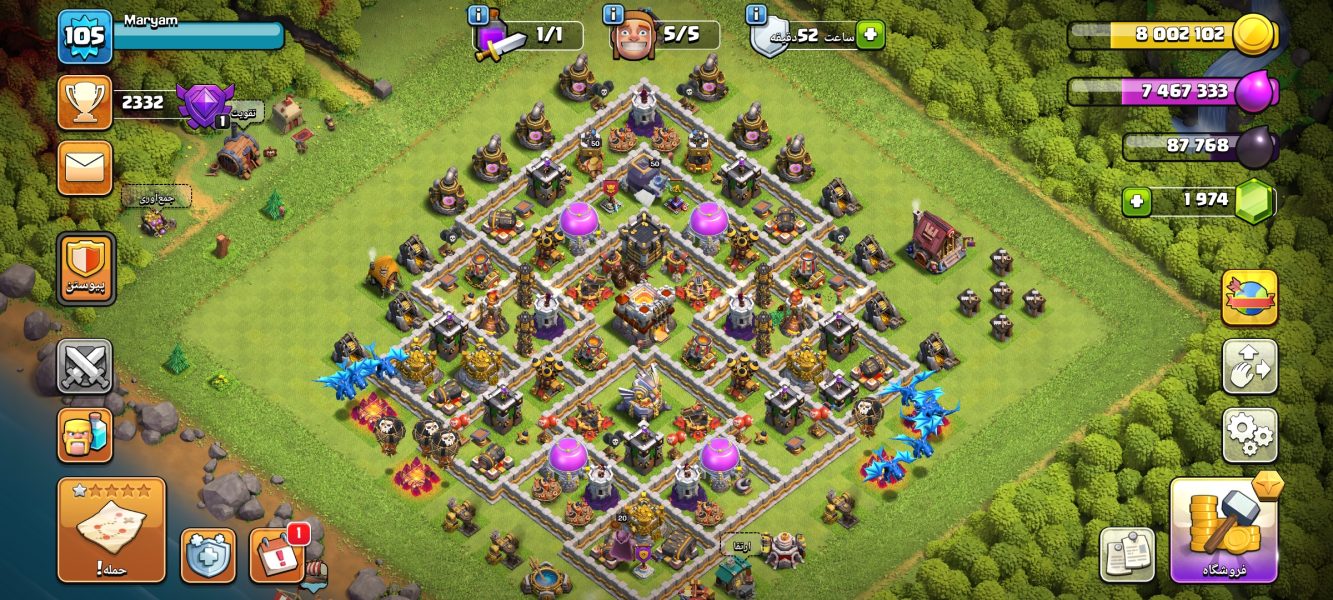
Task: Open the events calendar with notification badge
Action: (277, 555)
